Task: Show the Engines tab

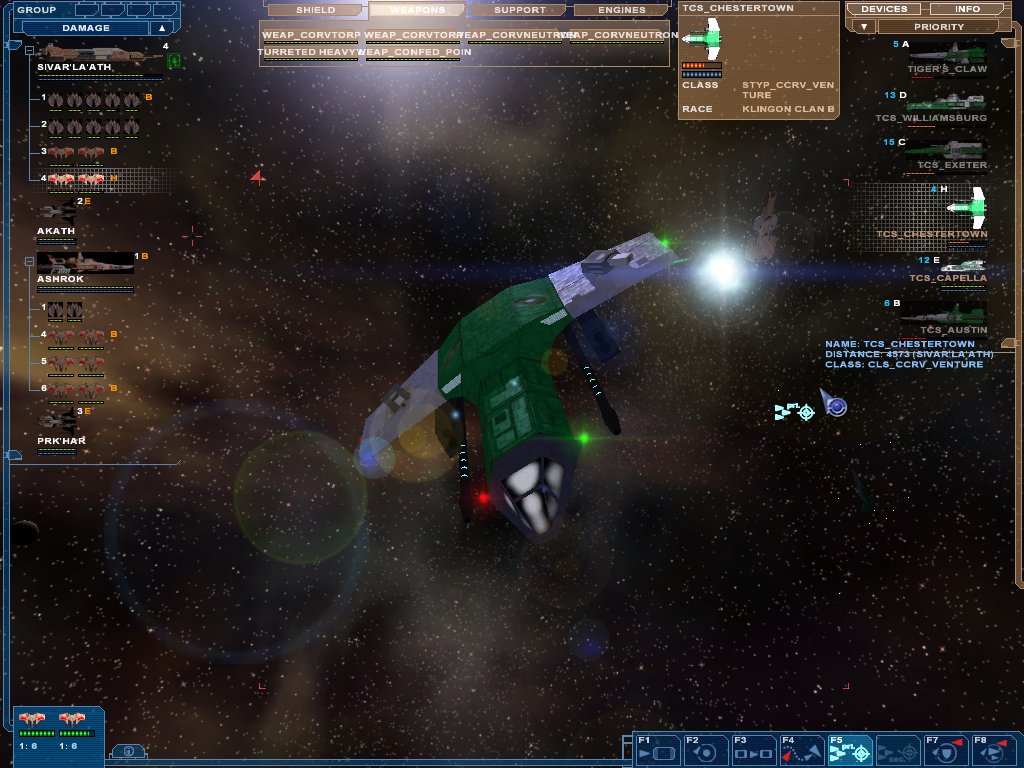Action: point(622,10)
